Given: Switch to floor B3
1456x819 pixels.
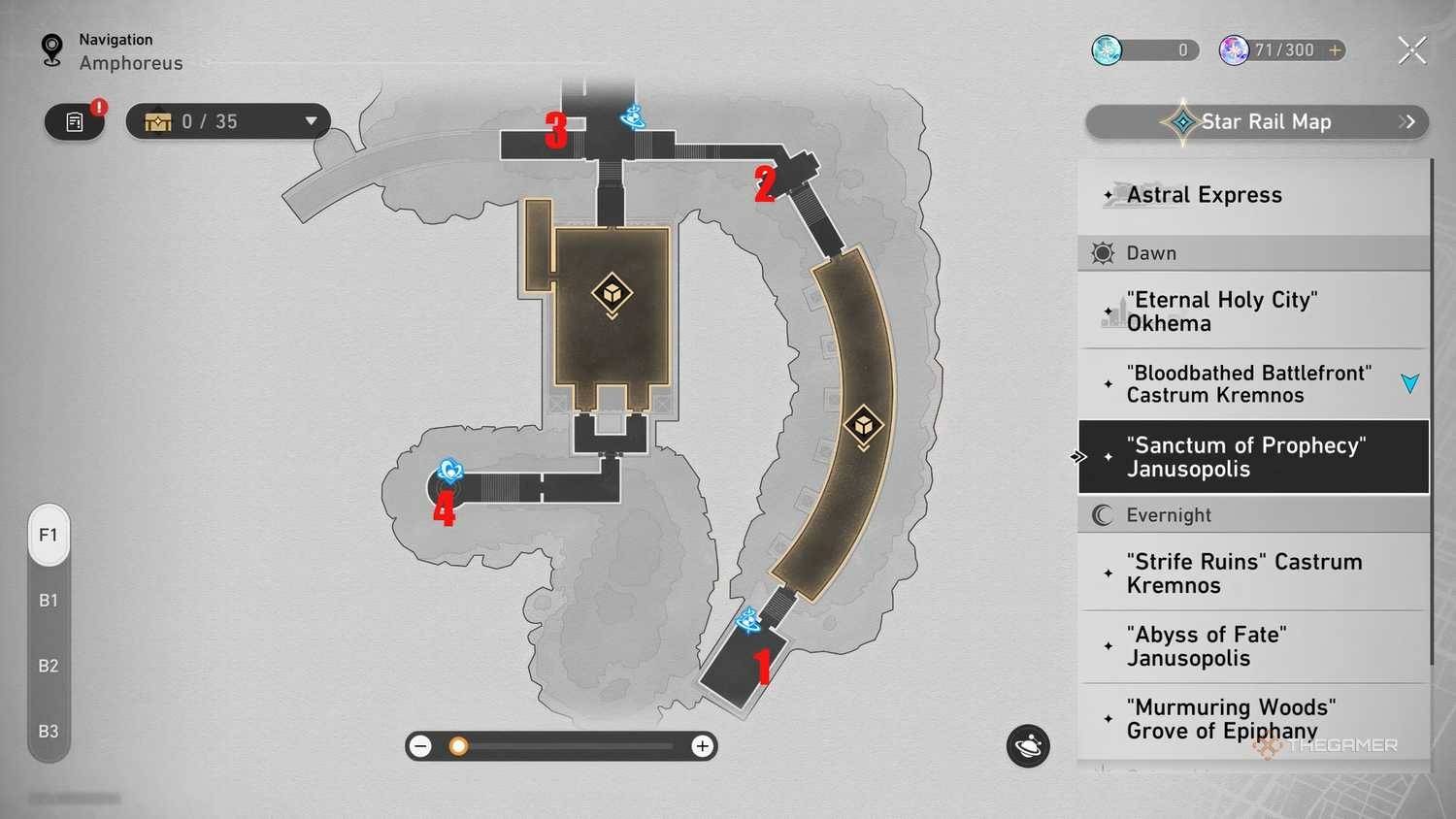Looking at the screenshot, I should coord(49,731).
